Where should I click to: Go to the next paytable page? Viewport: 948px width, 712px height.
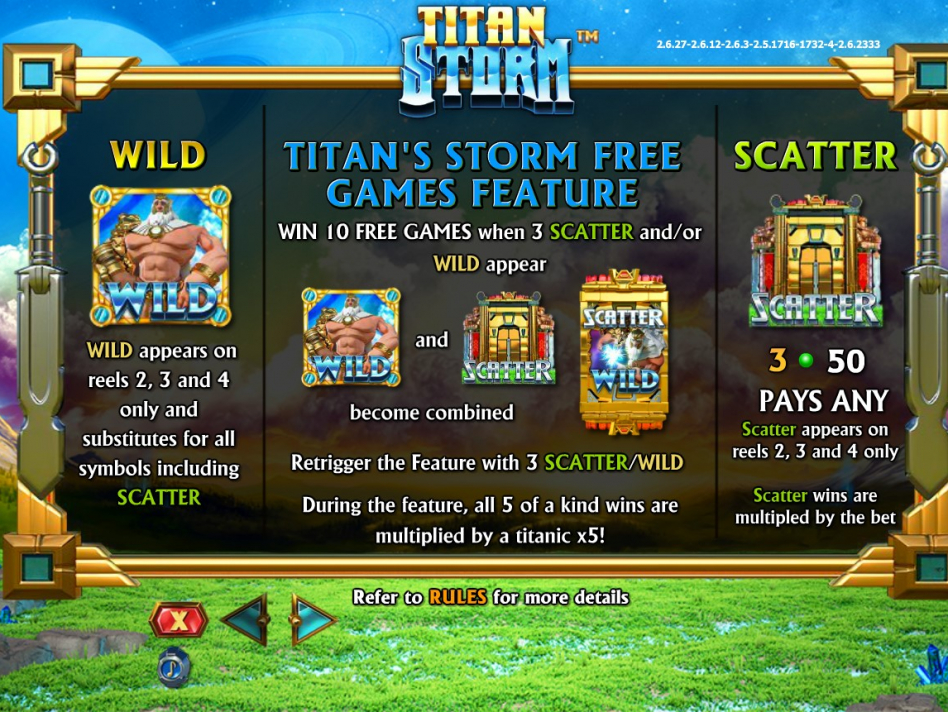point(311,621)
